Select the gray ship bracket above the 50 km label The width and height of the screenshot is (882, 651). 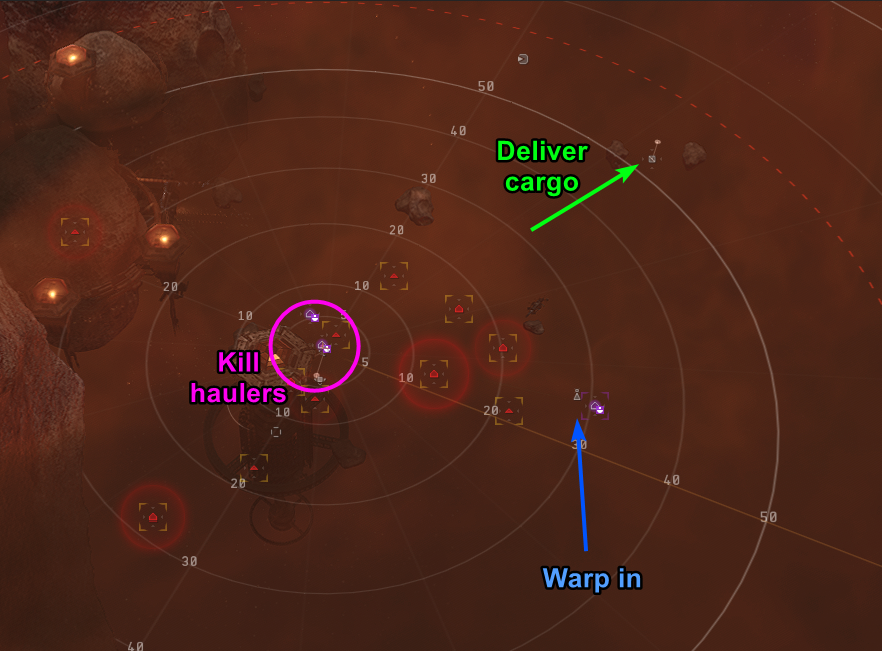click(523, 59)
